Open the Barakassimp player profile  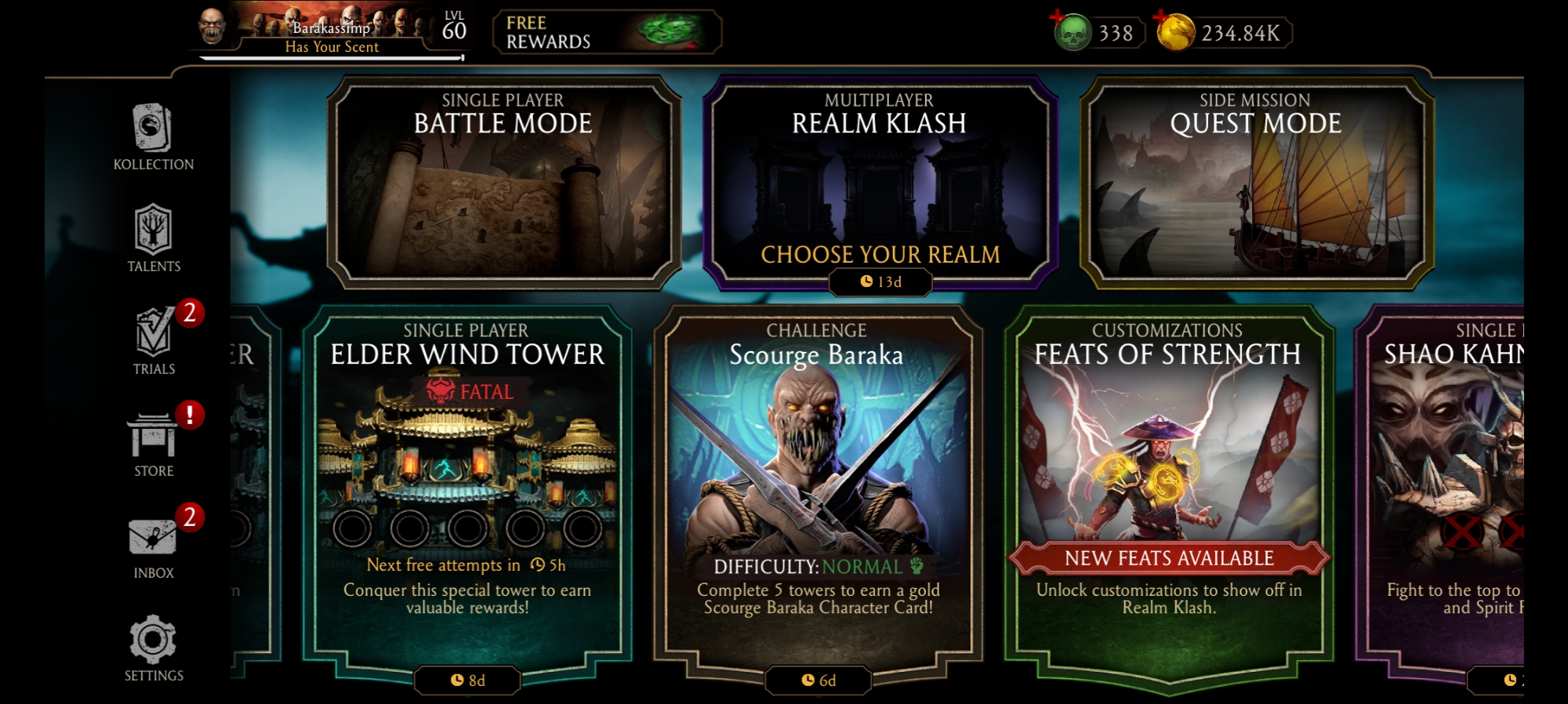329,33
